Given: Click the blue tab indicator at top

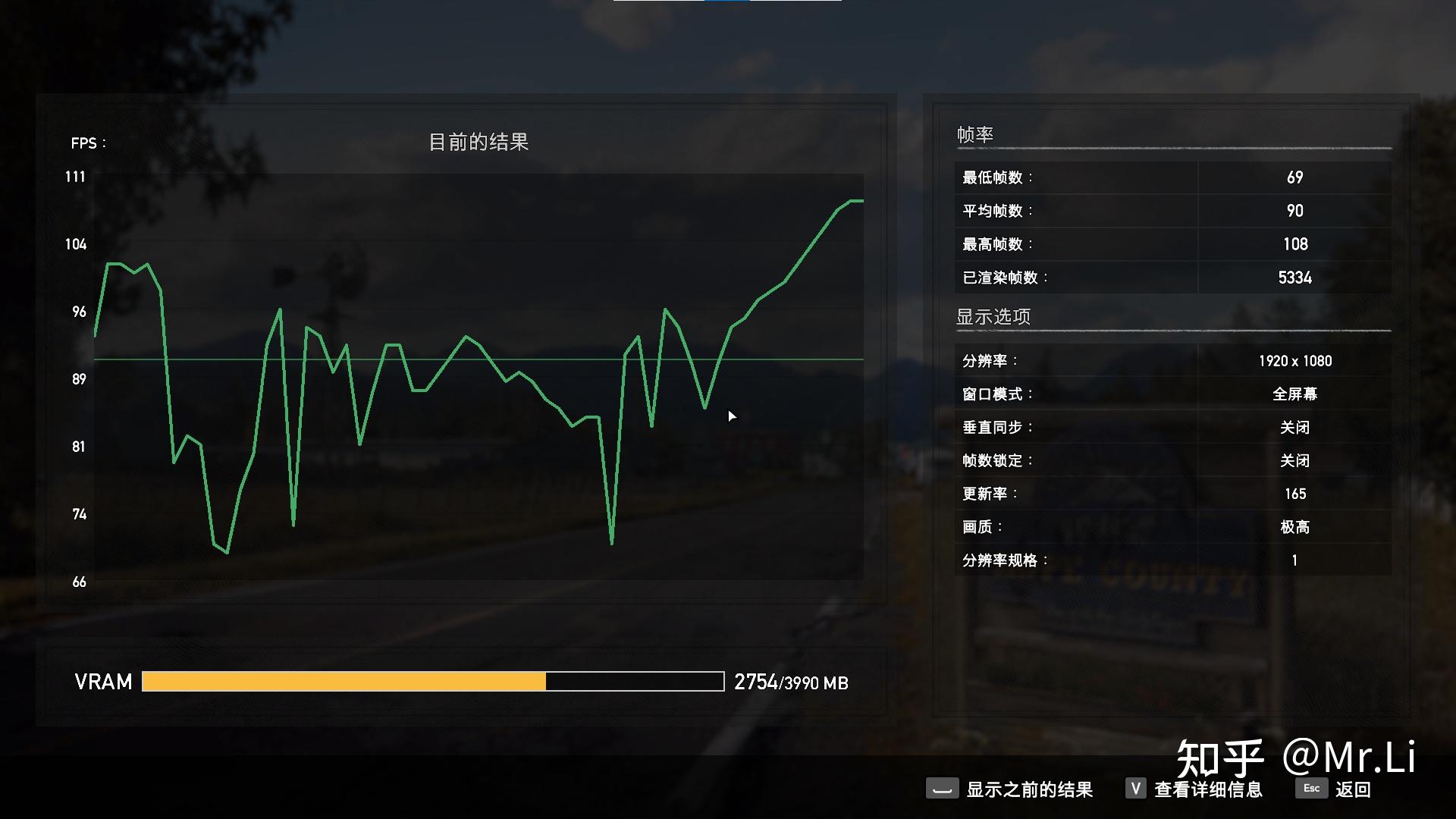Looking at the screenshot, I should pyautogui.click(x=726, y=2).
